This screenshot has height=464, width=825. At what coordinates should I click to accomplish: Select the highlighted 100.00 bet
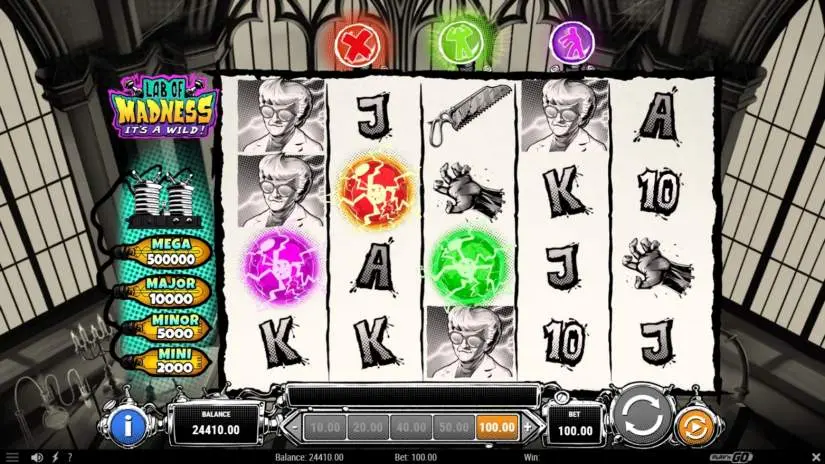497,427
